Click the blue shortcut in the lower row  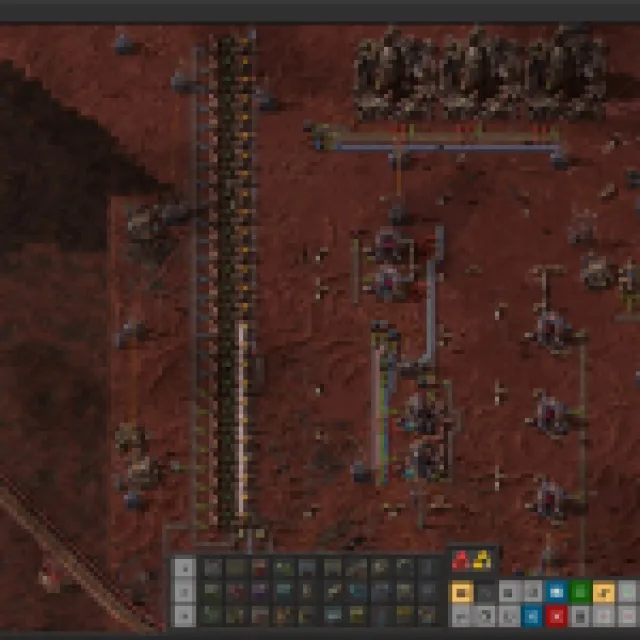tap(532, 614)
